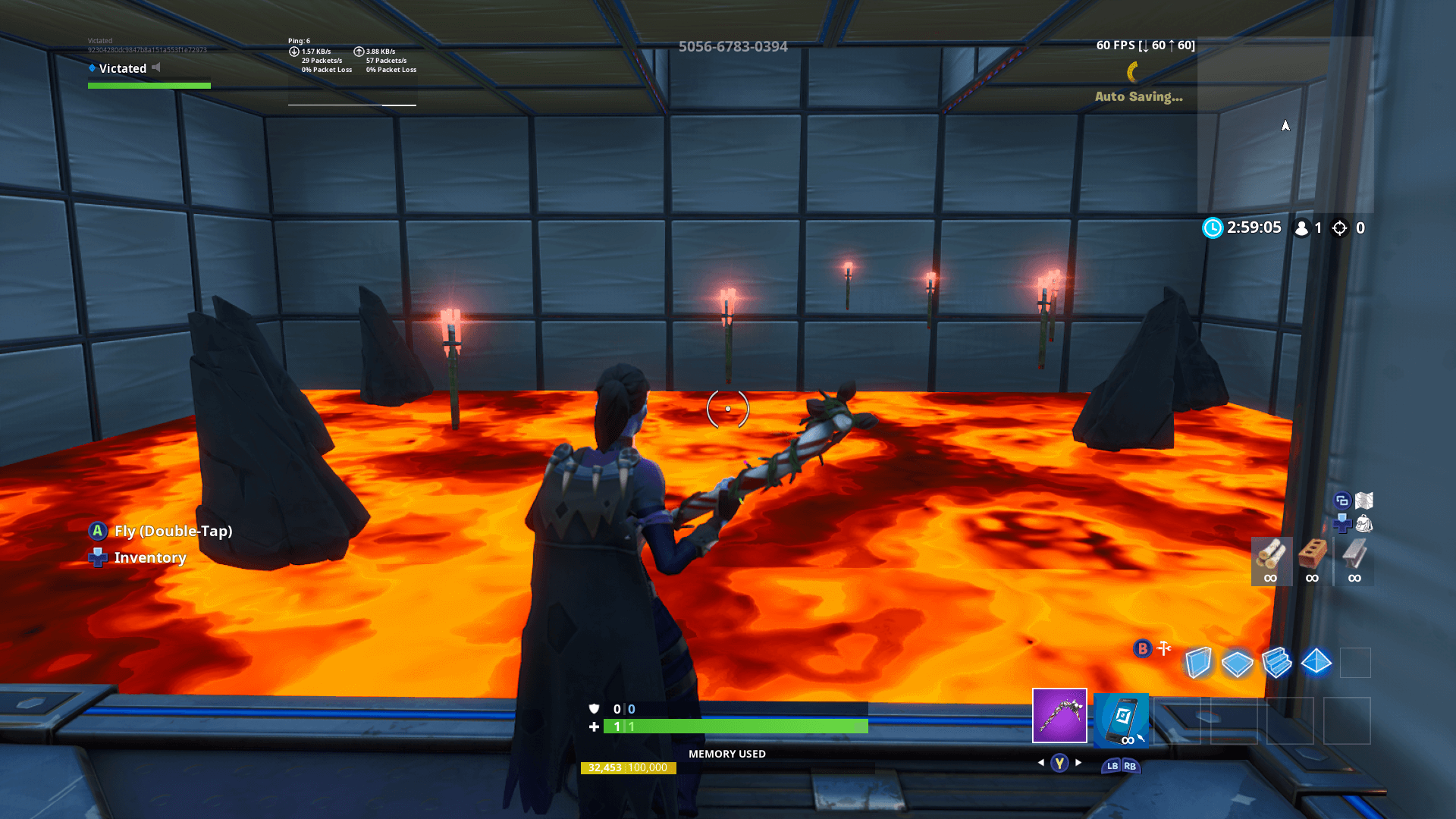Image resolution: width=1456 pixels, height=819 pixels.
Task: Select the wall build piece icon
Action: (1200, 662)
